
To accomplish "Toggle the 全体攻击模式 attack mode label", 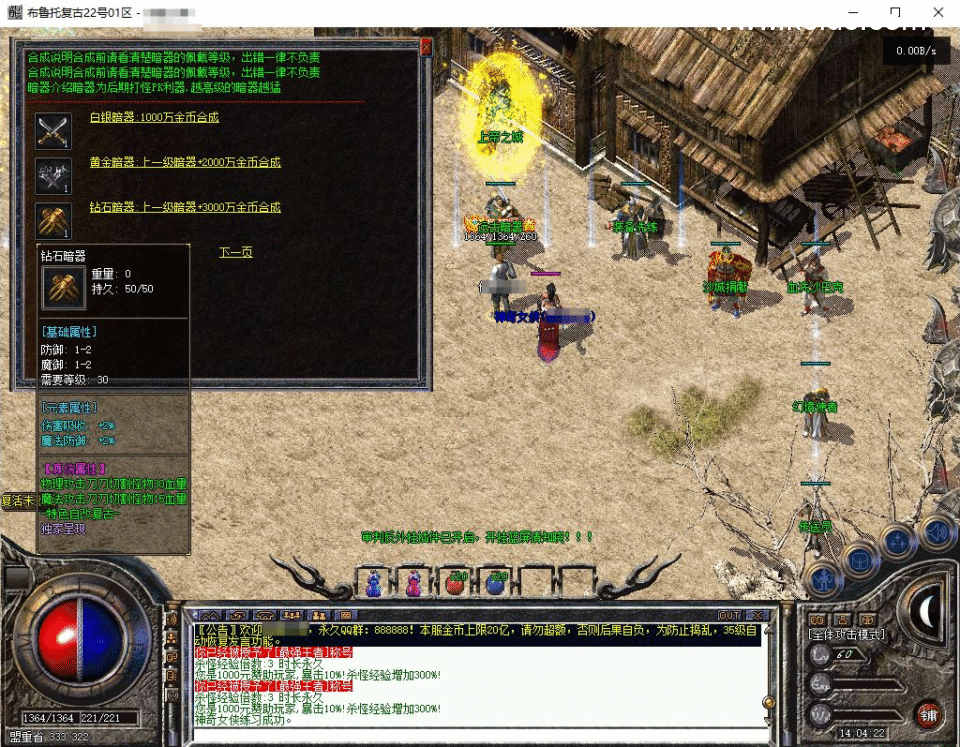I will 846,634.
